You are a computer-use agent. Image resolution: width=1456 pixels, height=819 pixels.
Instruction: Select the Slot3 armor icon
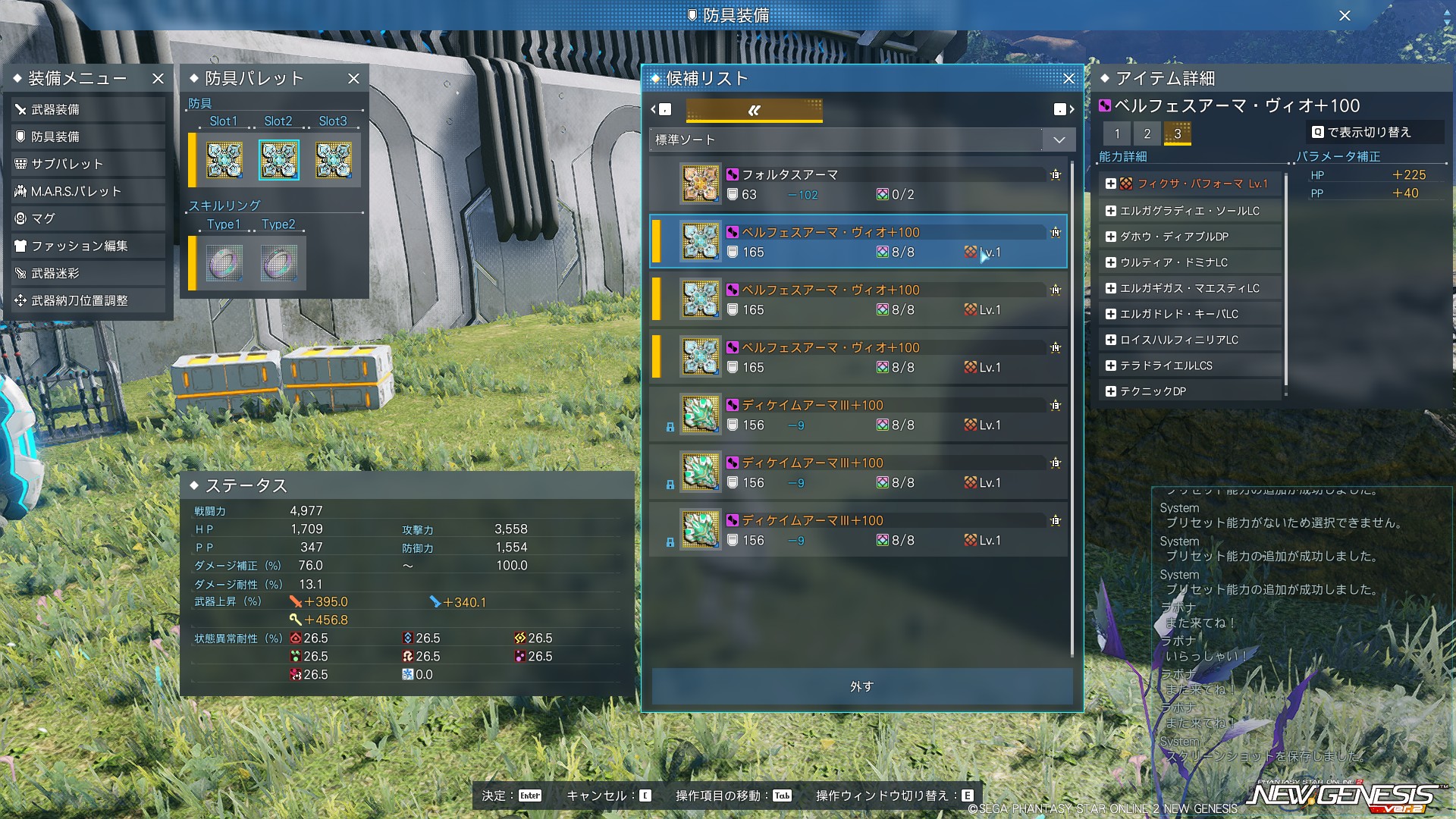pos(333,160)
